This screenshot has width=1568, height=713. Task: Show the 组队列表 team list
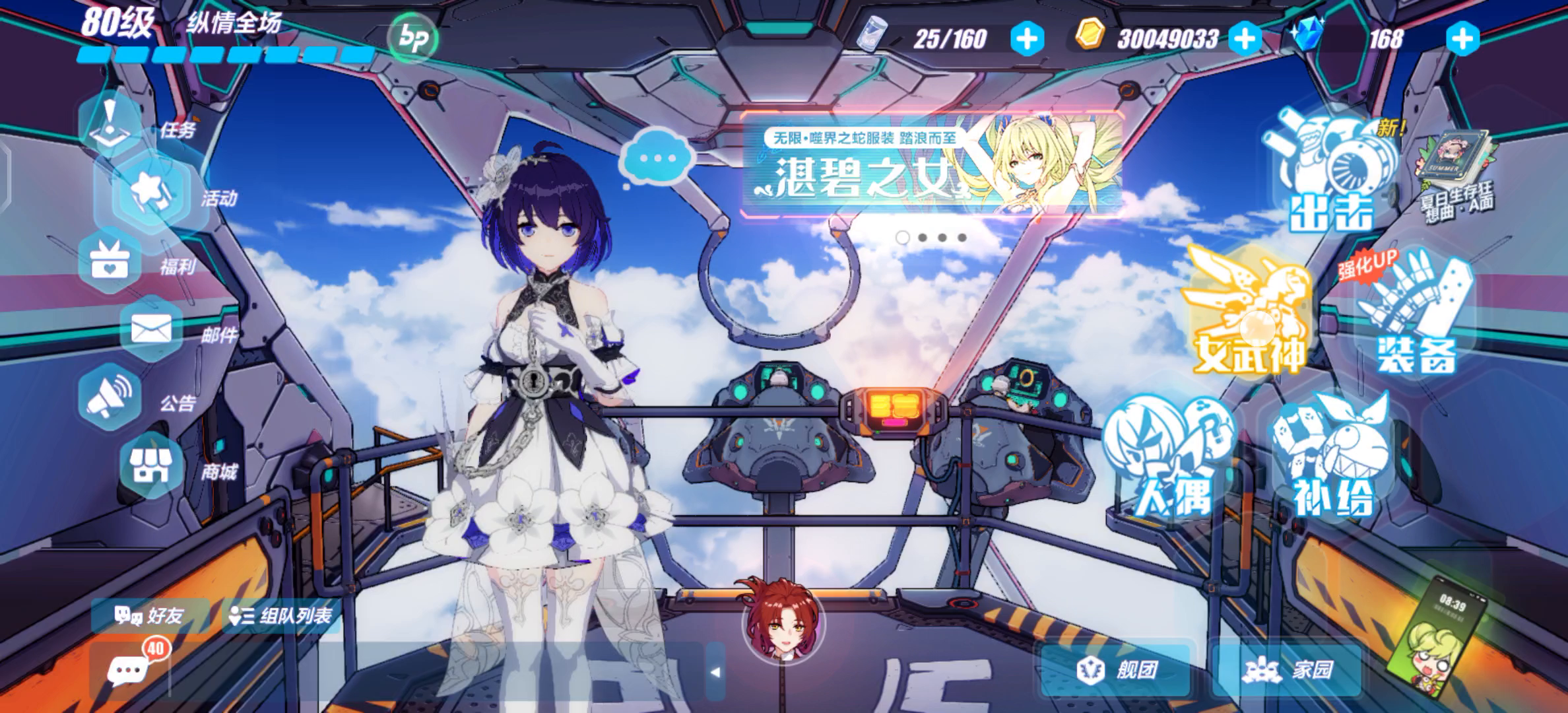281,616
